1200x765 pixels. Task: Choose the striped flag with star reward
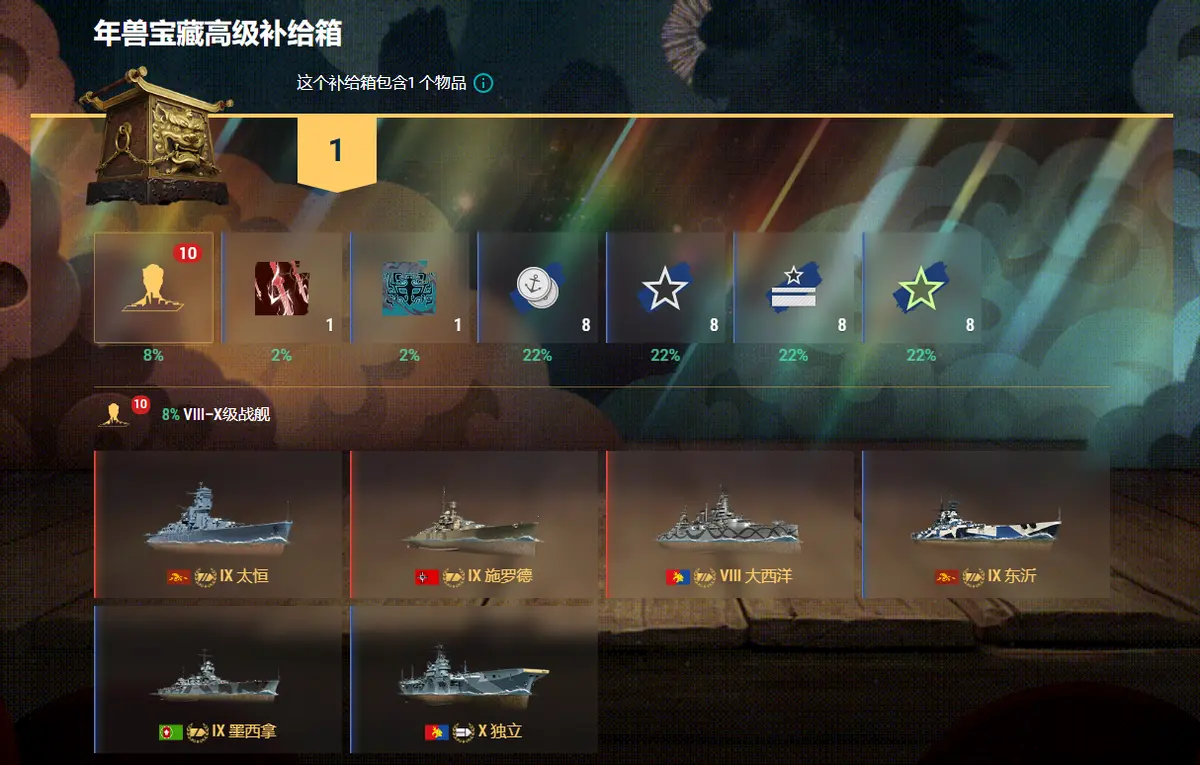pyautogui.click(x=794, y=288)
